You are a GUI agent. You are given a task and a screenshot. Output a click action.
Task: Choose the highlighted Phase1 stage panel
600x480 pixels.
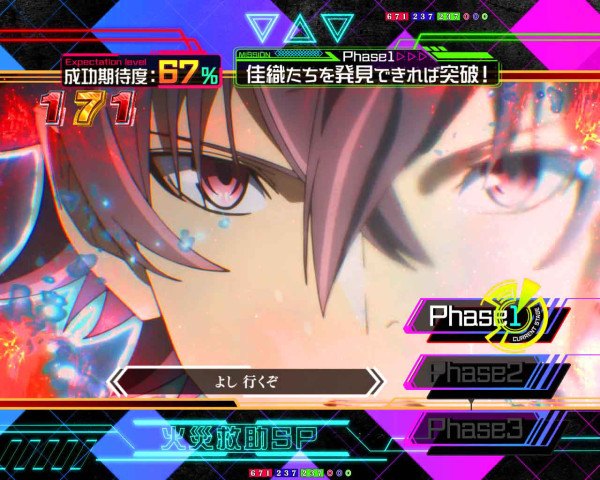[x=480, y=318]
